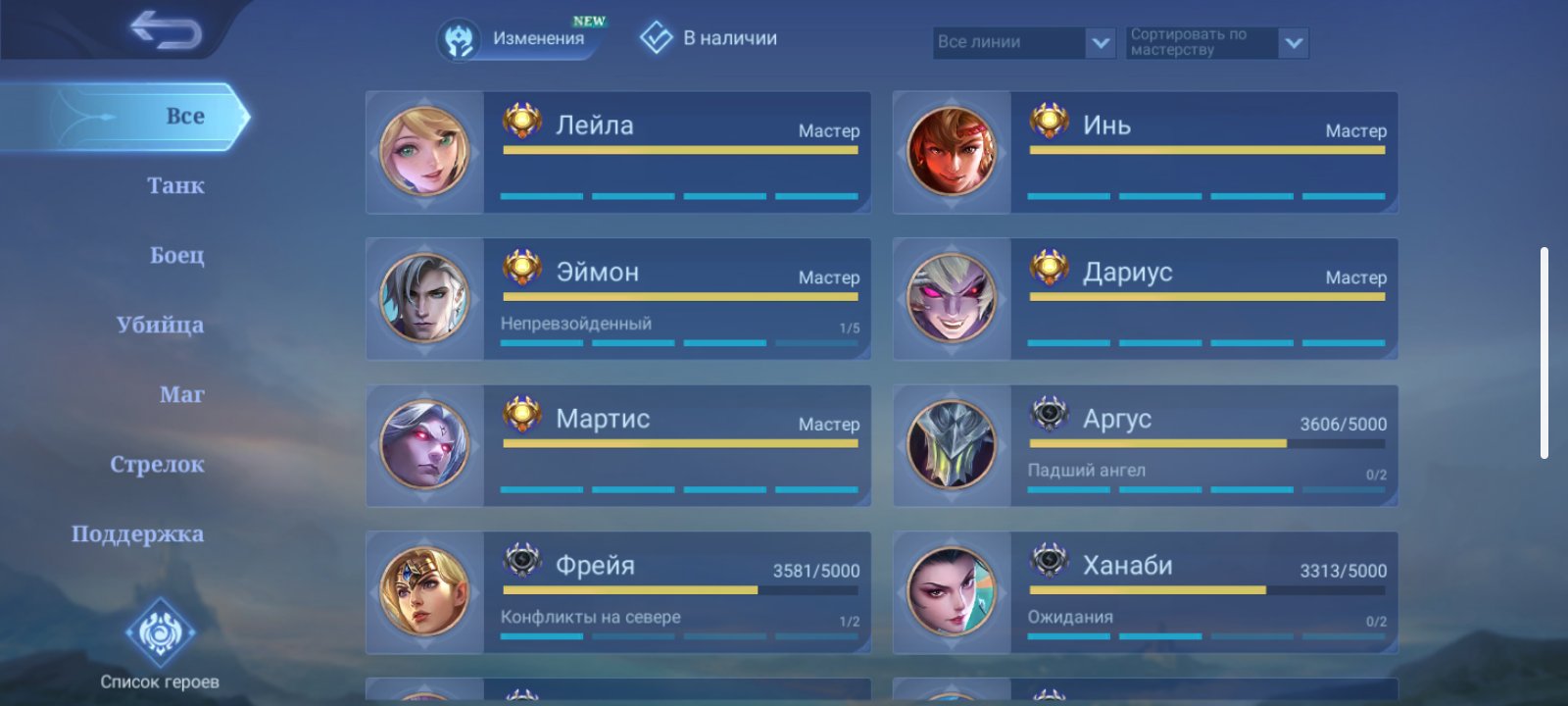
Task: Open the Сортировать по мастерству dropdown
Action: click(x=1217, y=42)
